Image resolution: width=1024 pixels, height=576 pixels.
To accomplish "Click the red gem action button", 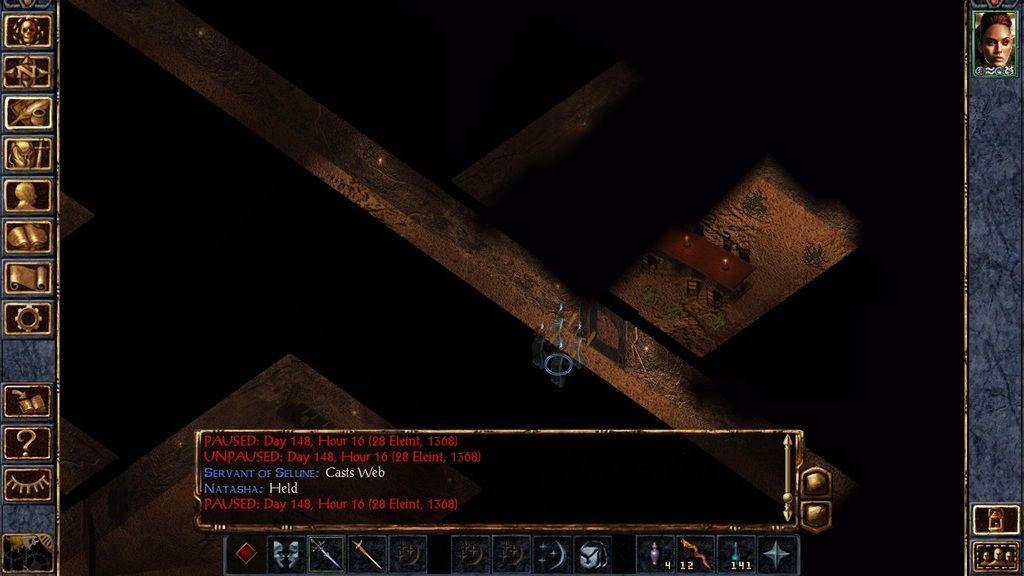I will tap(246, 554).
